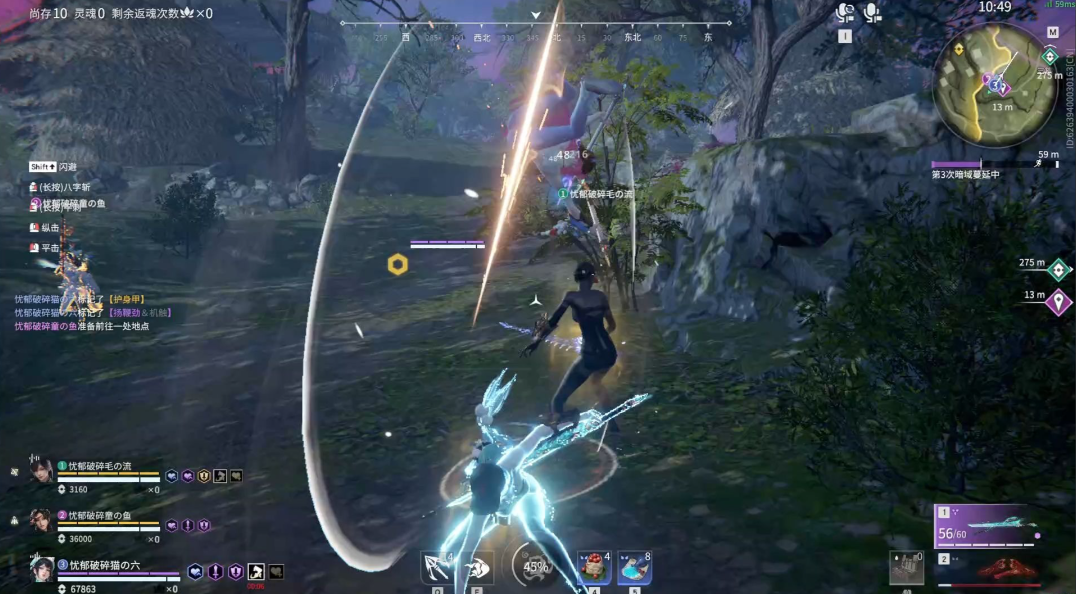The width and height of the screenshot is (1076, 594).
Task: Activate the grappling hook skill icon
Action: tap(437, 567)
